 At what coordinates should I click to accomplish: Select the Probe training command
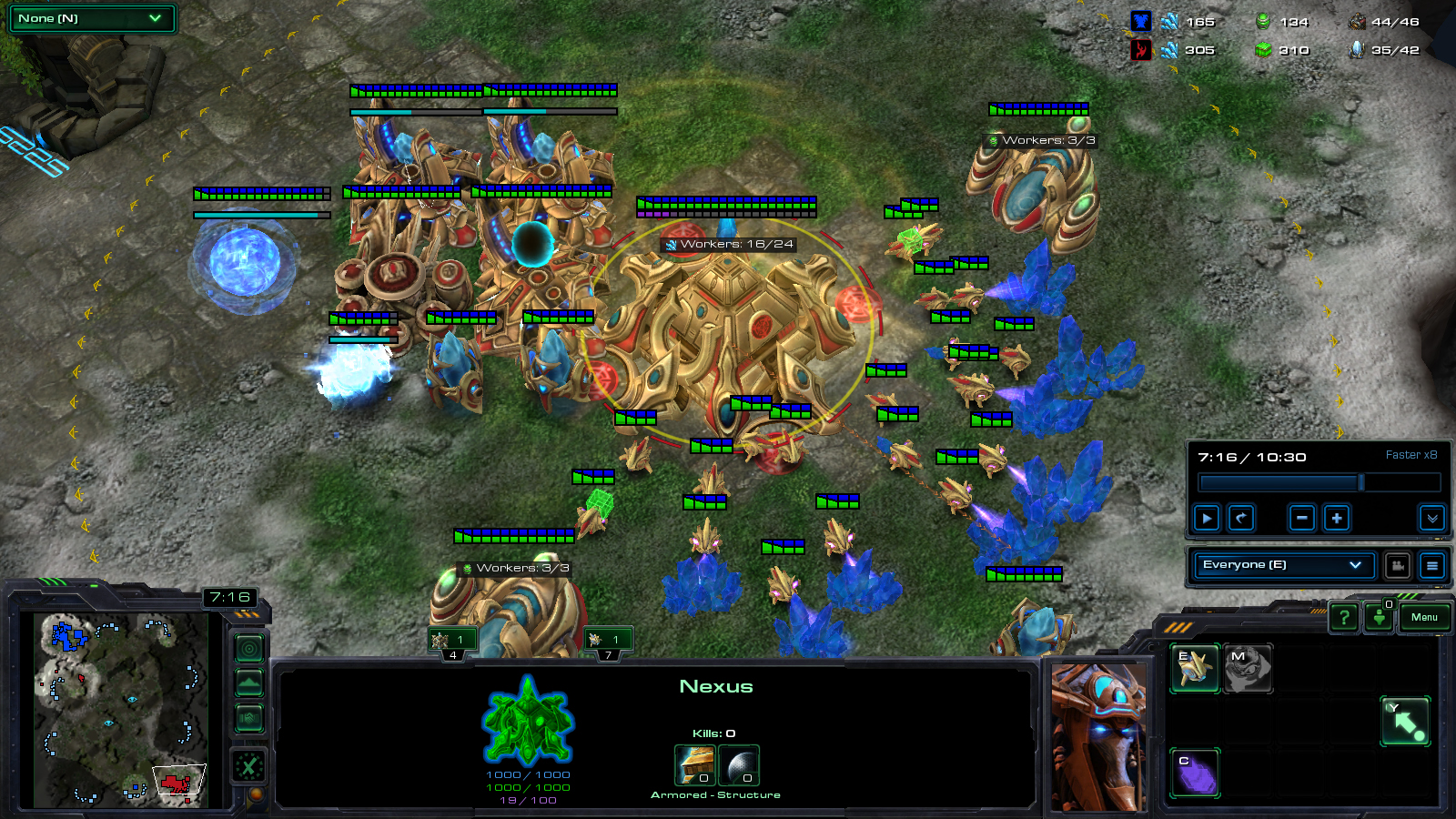(x=1195, y=669)
